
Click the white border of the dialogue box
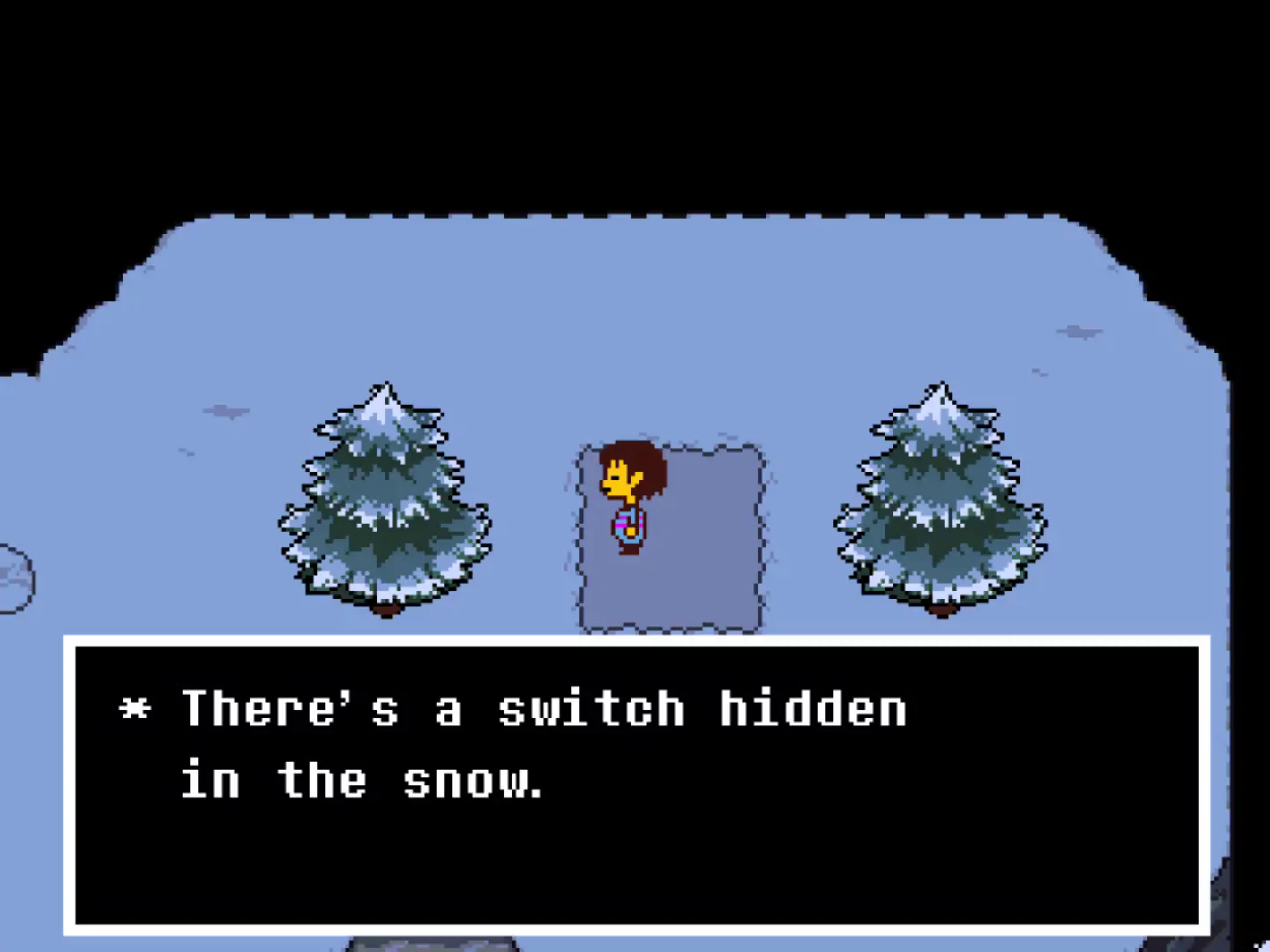tap(635, 641)
